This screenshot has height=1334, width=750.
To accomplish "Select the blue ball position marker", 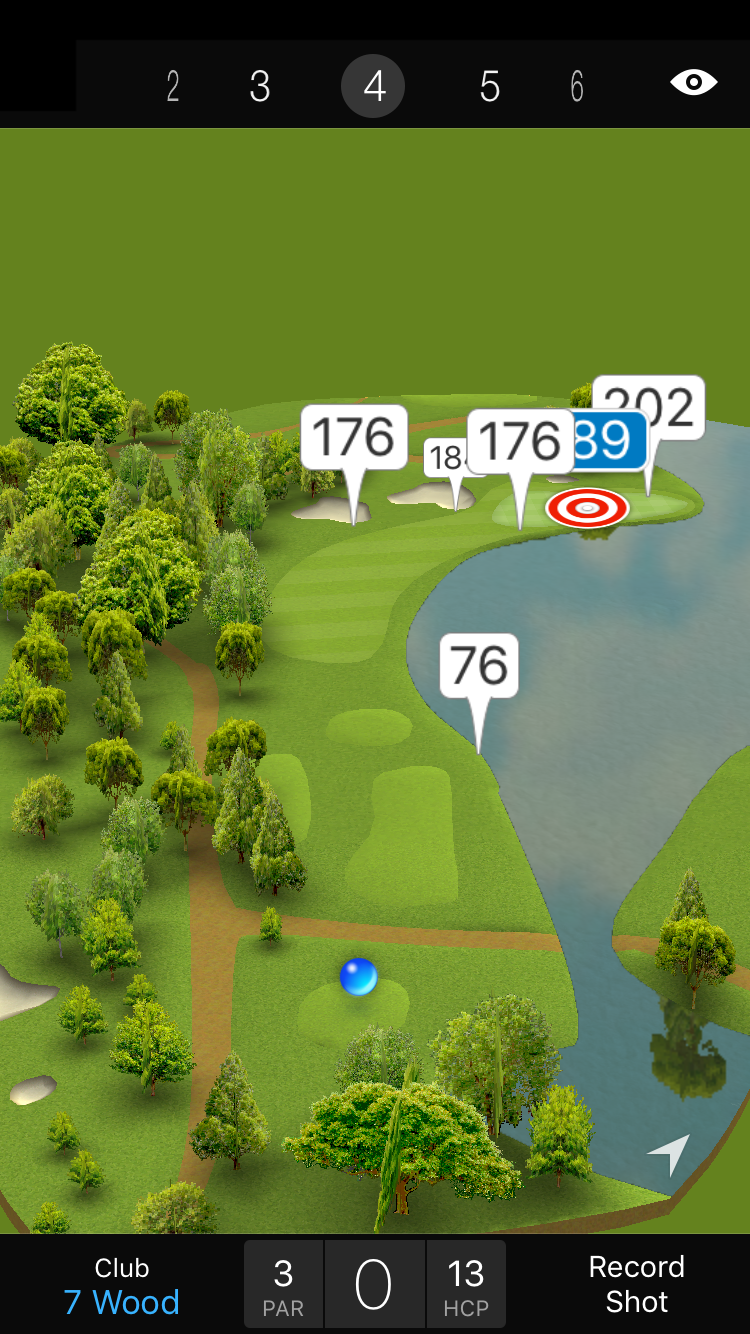I will (358, 976).
